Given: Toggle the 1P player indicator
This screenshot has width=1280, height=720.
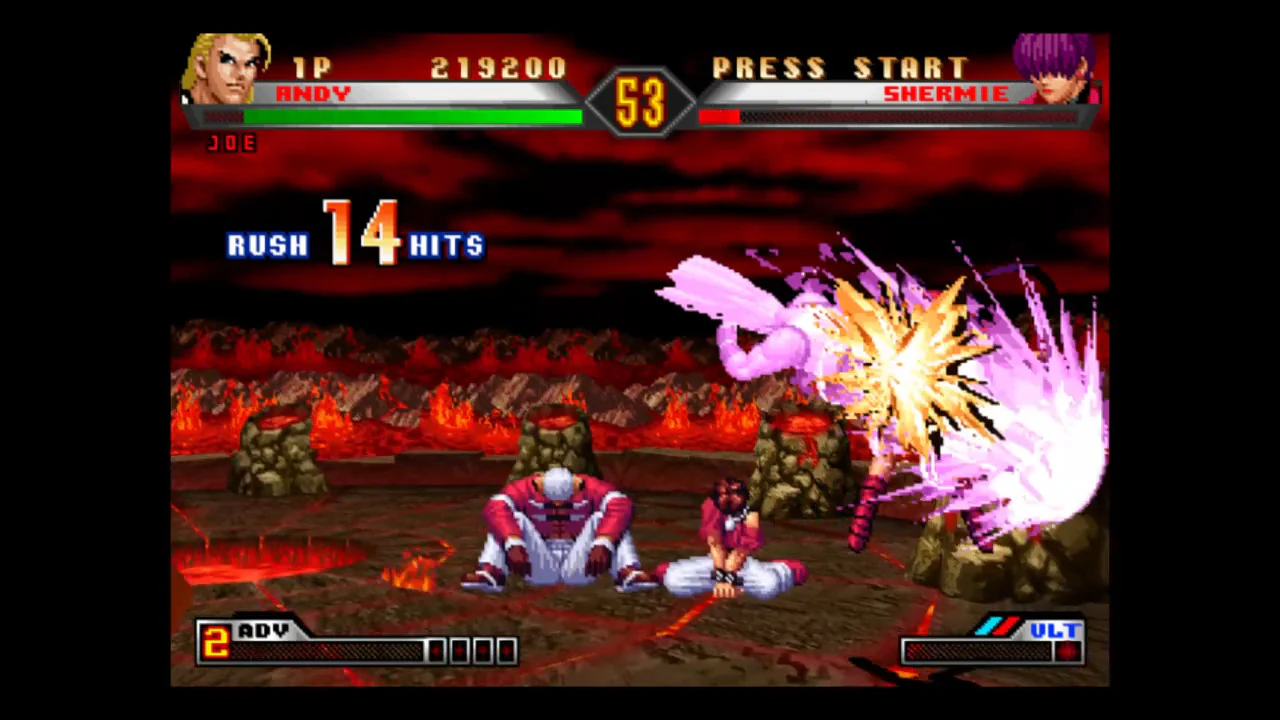Looking at the screenshot, I should coord(312,67).
